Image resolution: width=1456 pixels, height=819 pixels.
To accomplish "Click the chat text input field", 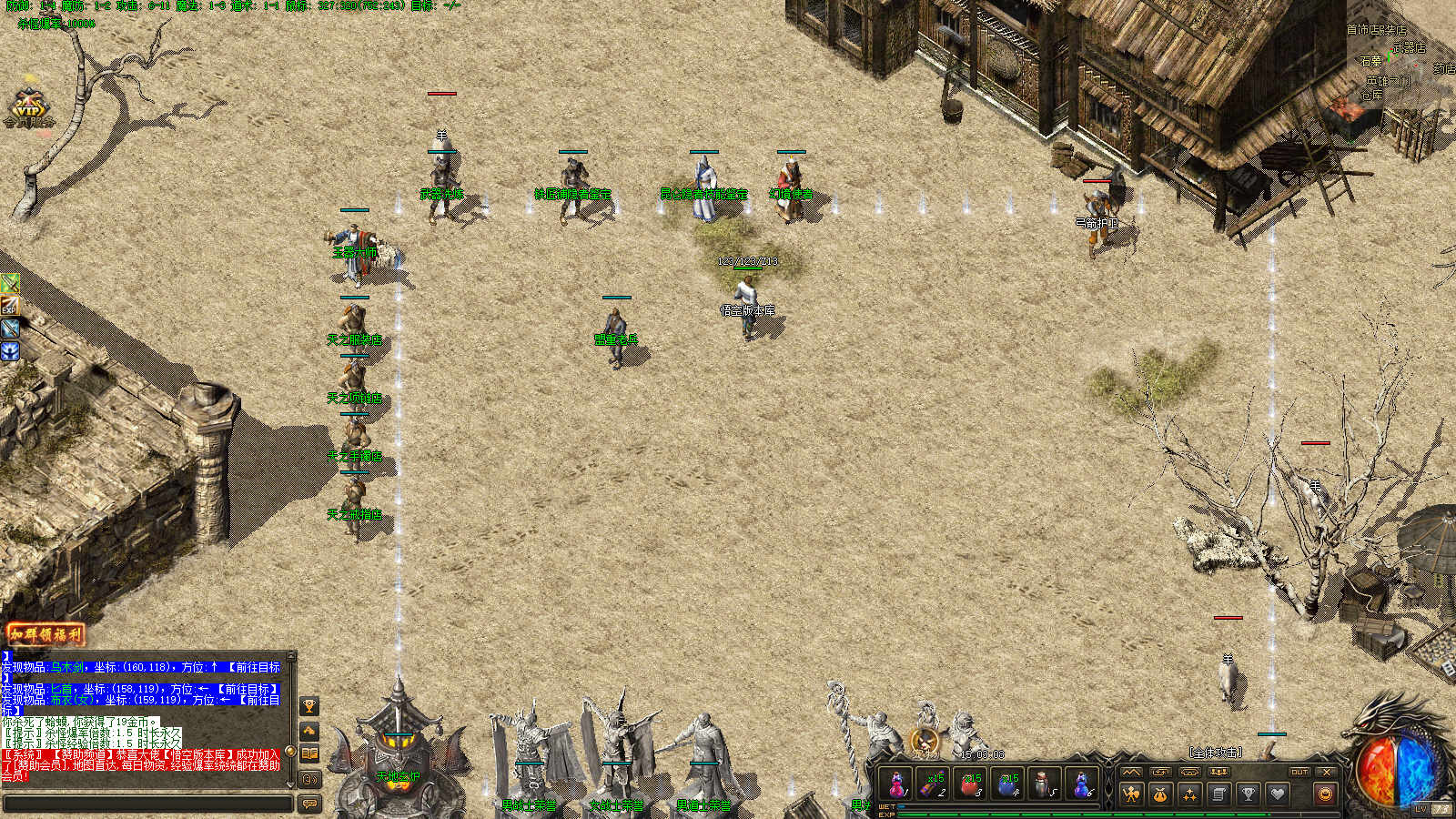I will coord(147,804).
